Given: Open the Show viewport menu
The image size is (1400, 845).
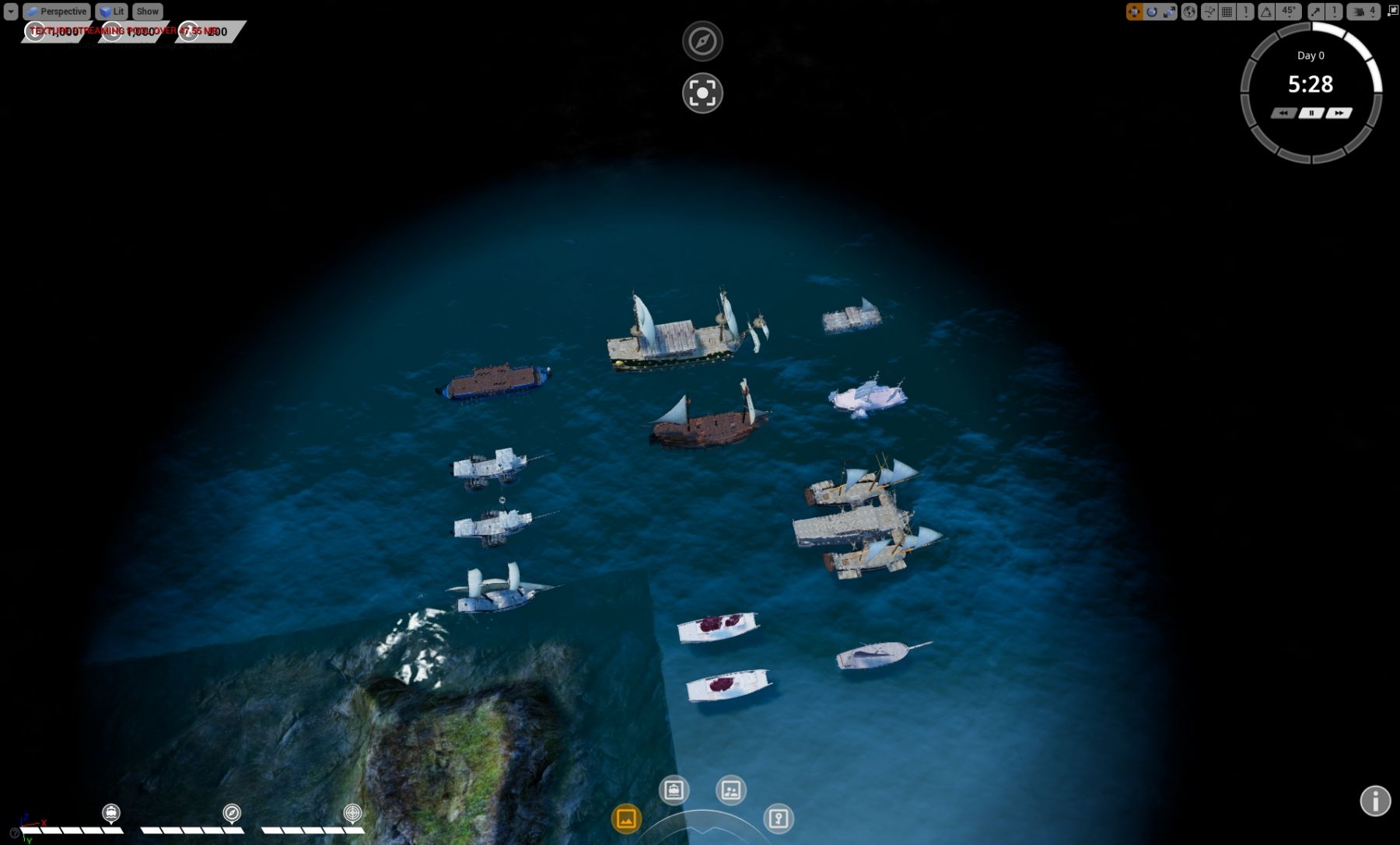Looking at the screenshot, I should pyautogui.click(x=147, y=12).
